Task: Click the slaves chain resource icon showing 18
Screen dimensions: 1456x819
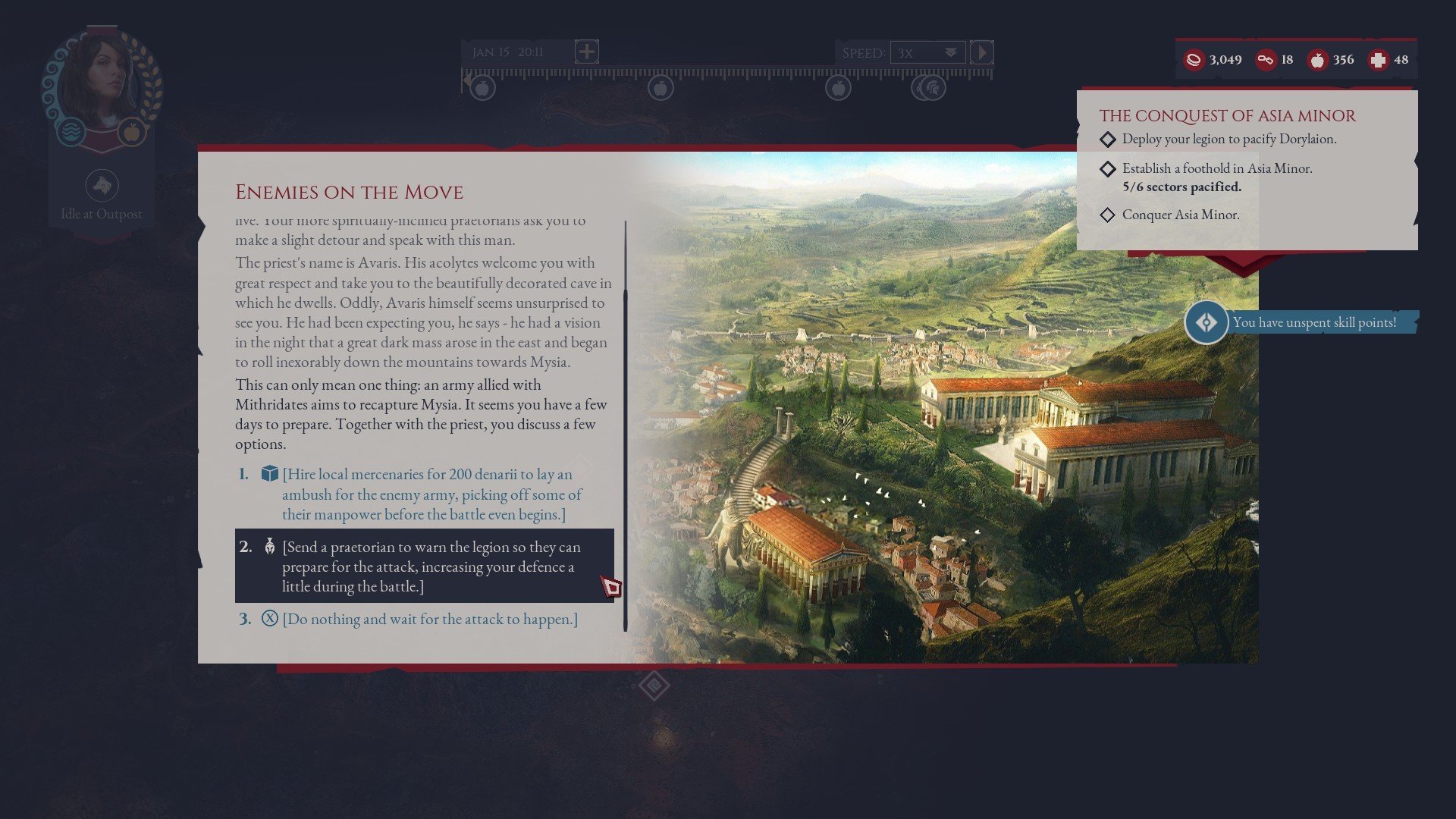Action: tap(1265, 58)
